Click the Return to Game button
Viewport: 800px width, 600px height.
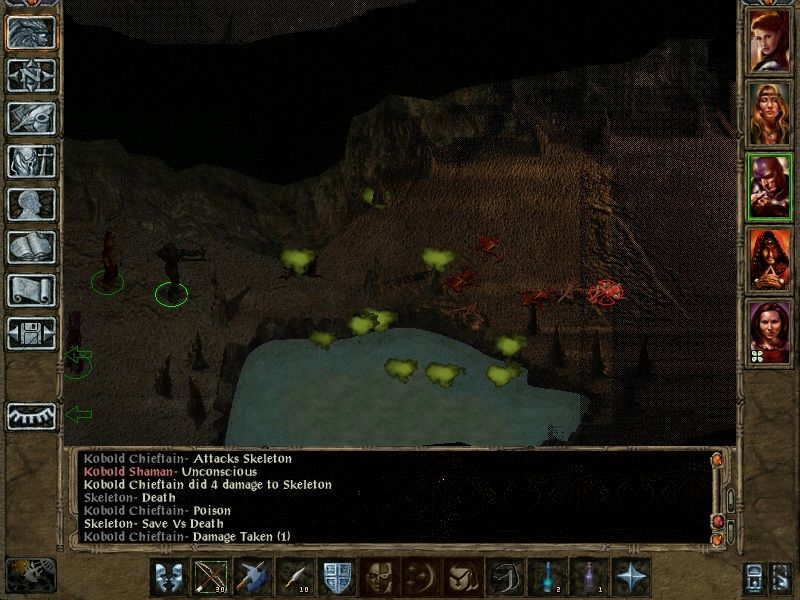(31, 32)
